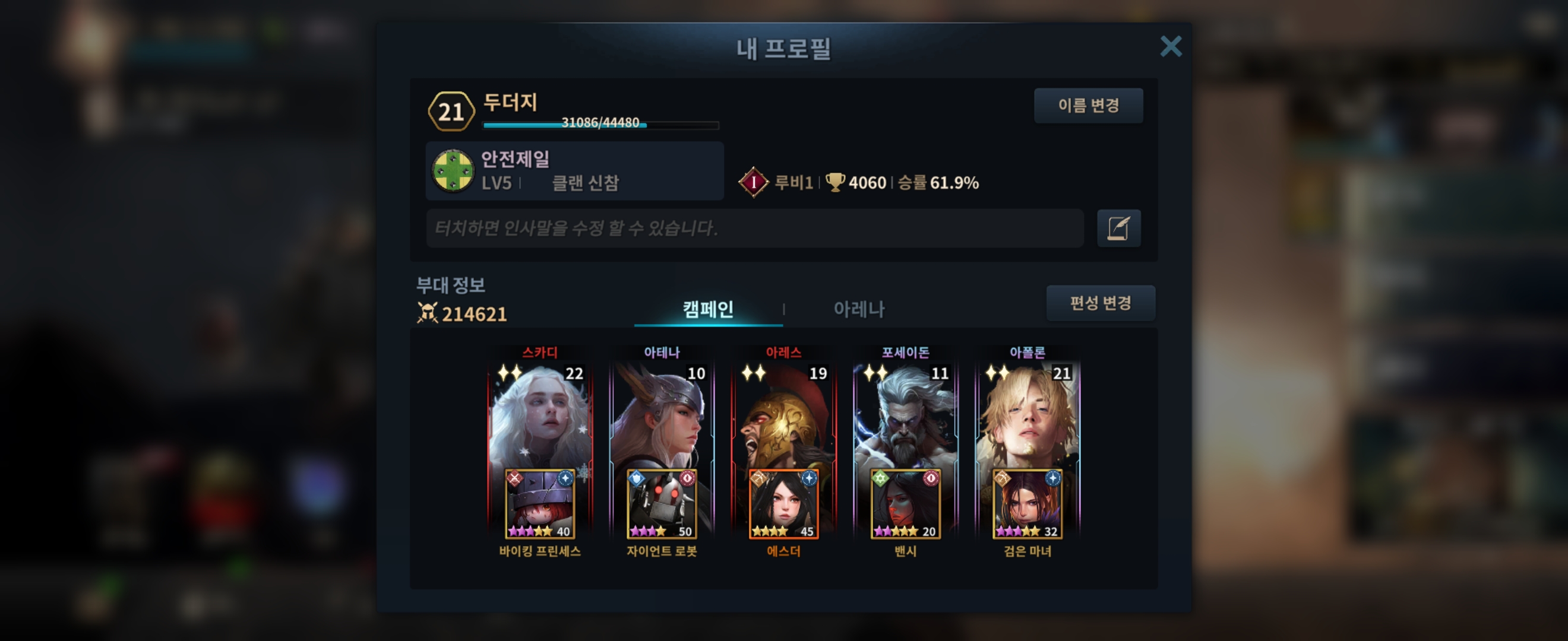The image size is (1568, 641).
Task: Click the 이름 변경 button
Action: tap(1088, 106)
